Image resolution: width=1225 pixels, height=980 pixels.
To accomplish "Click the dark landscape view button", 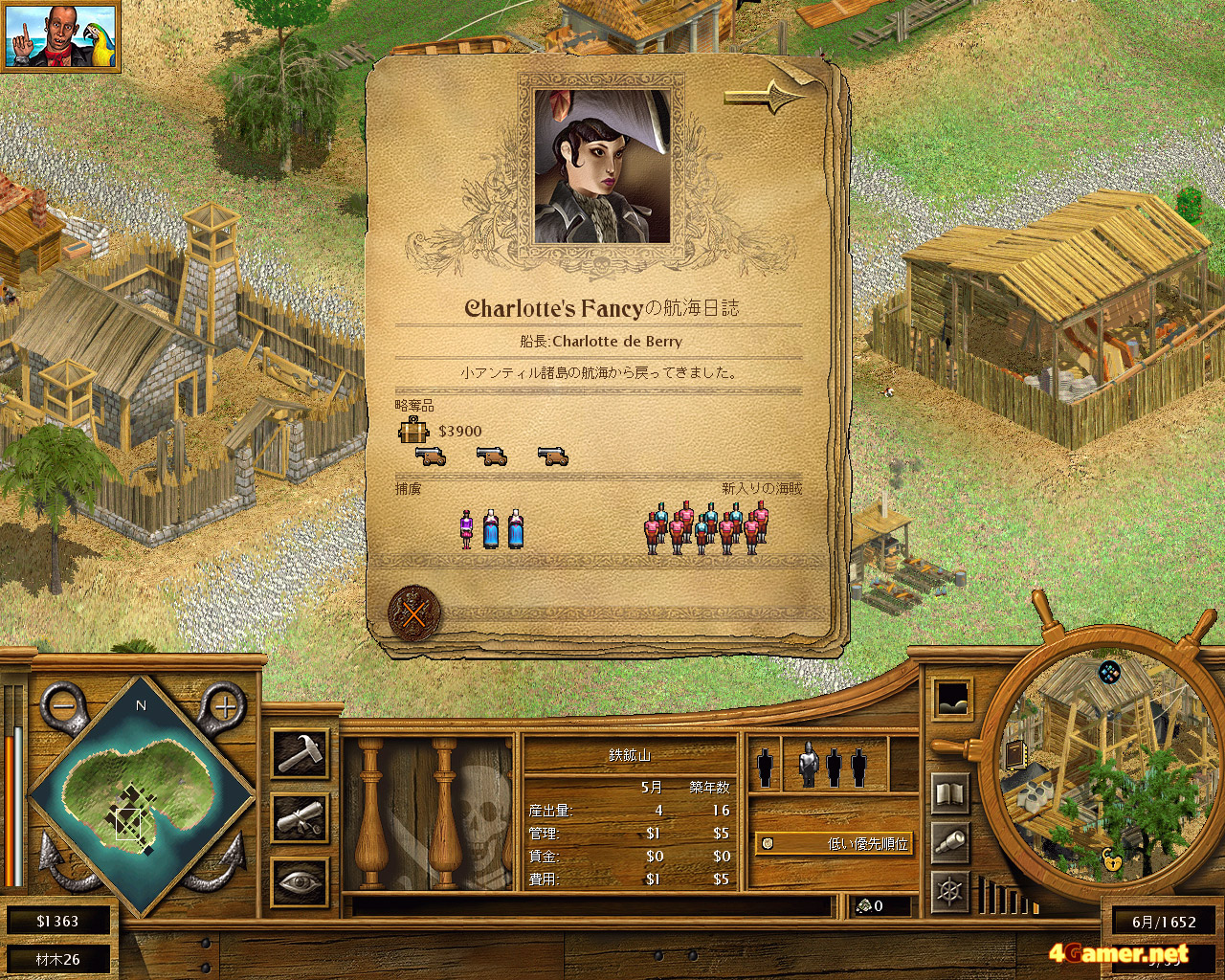I will (x=952, y=700).
